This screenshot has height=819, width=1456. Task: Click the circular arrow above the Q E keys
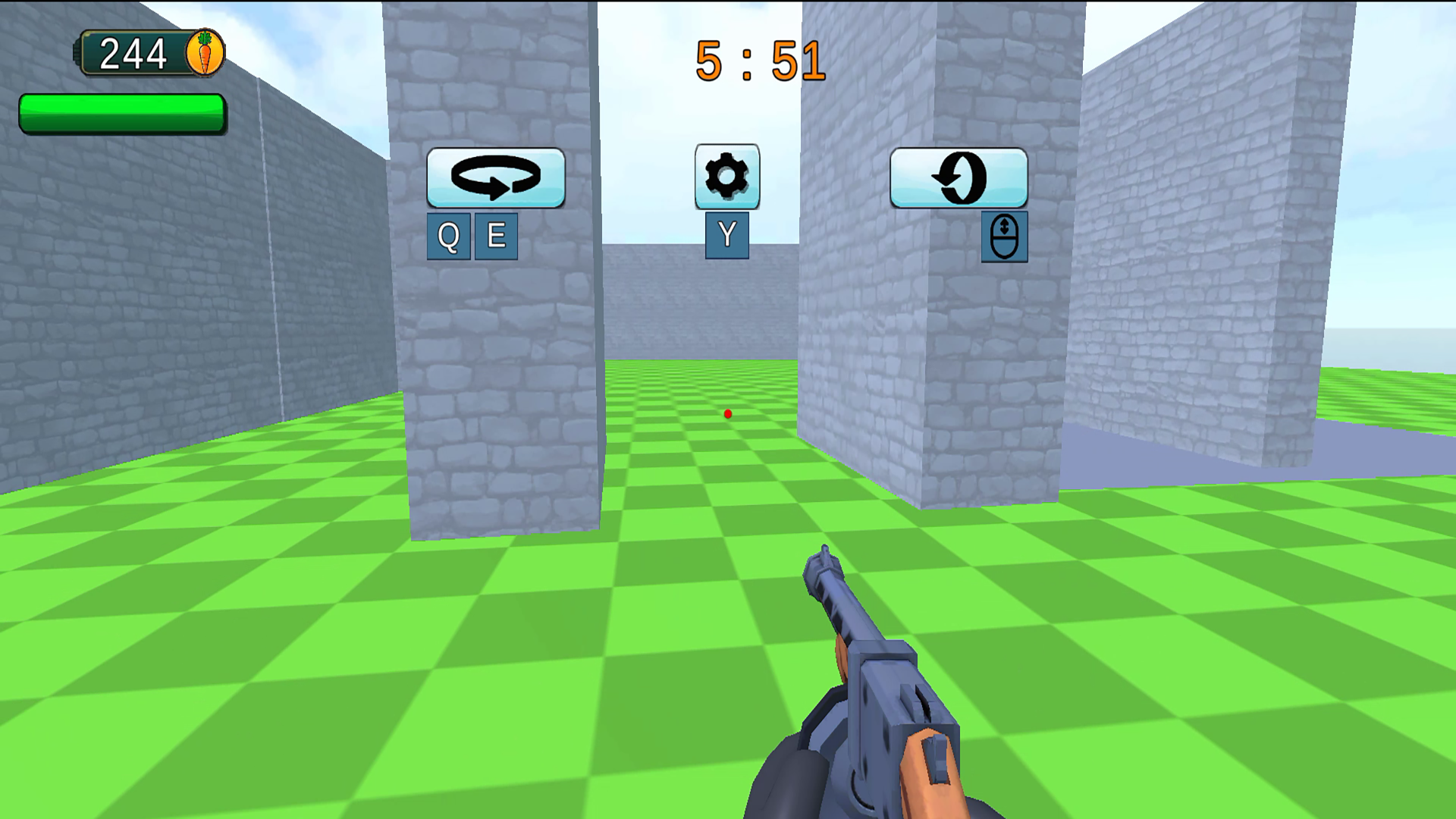point(495,177)
